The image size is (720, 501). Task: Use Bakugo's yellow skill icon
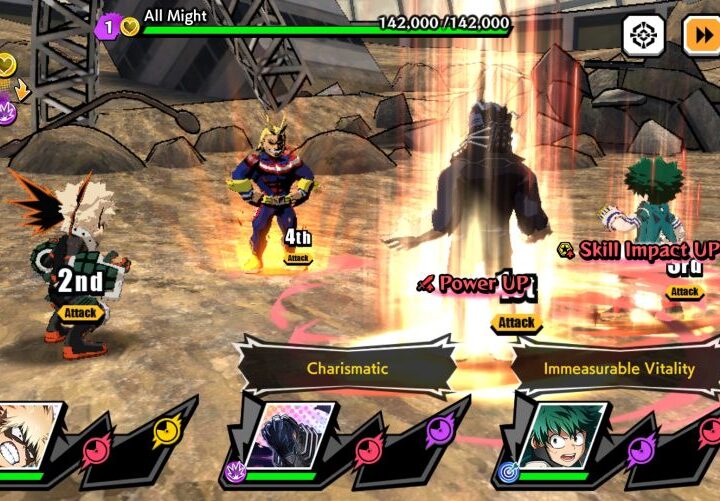(x=166, y=431)
